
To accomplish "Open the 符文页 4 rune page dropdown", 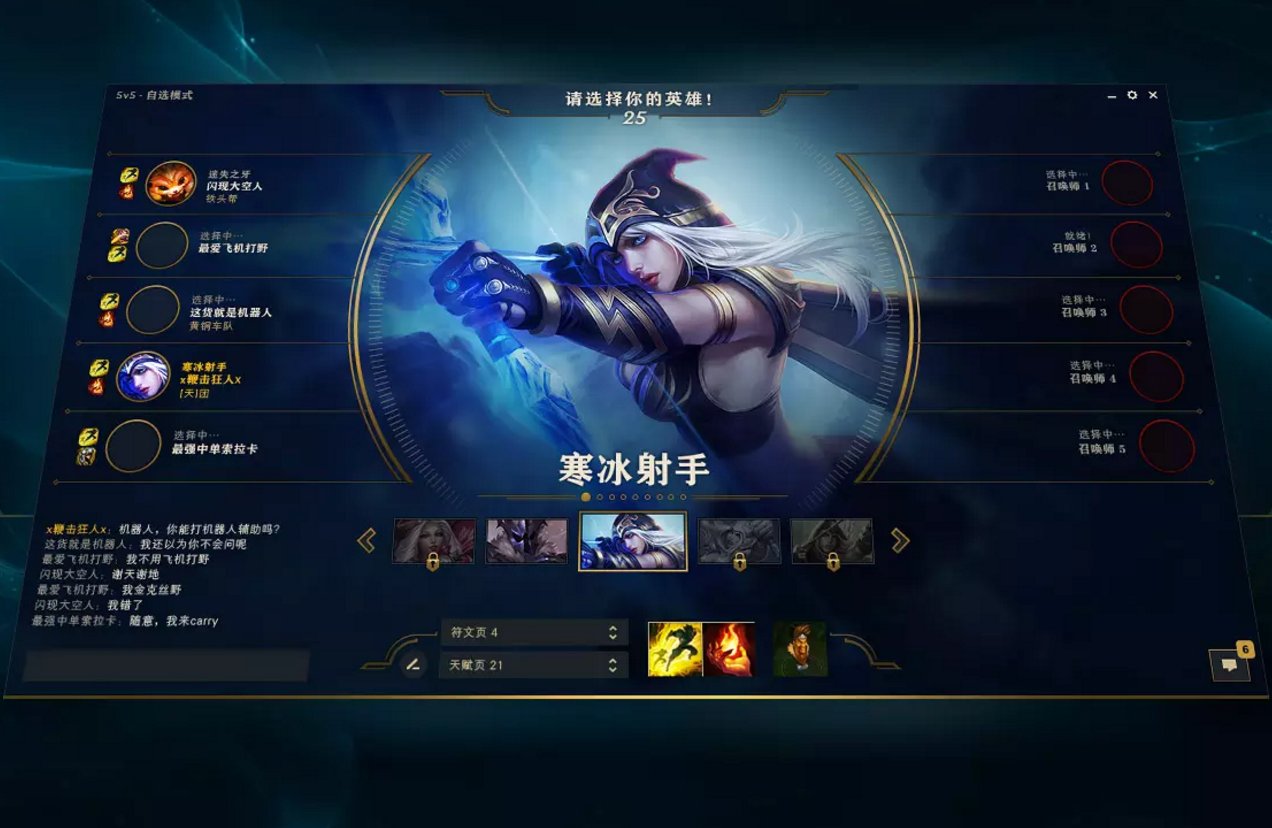I will (534, 632).
